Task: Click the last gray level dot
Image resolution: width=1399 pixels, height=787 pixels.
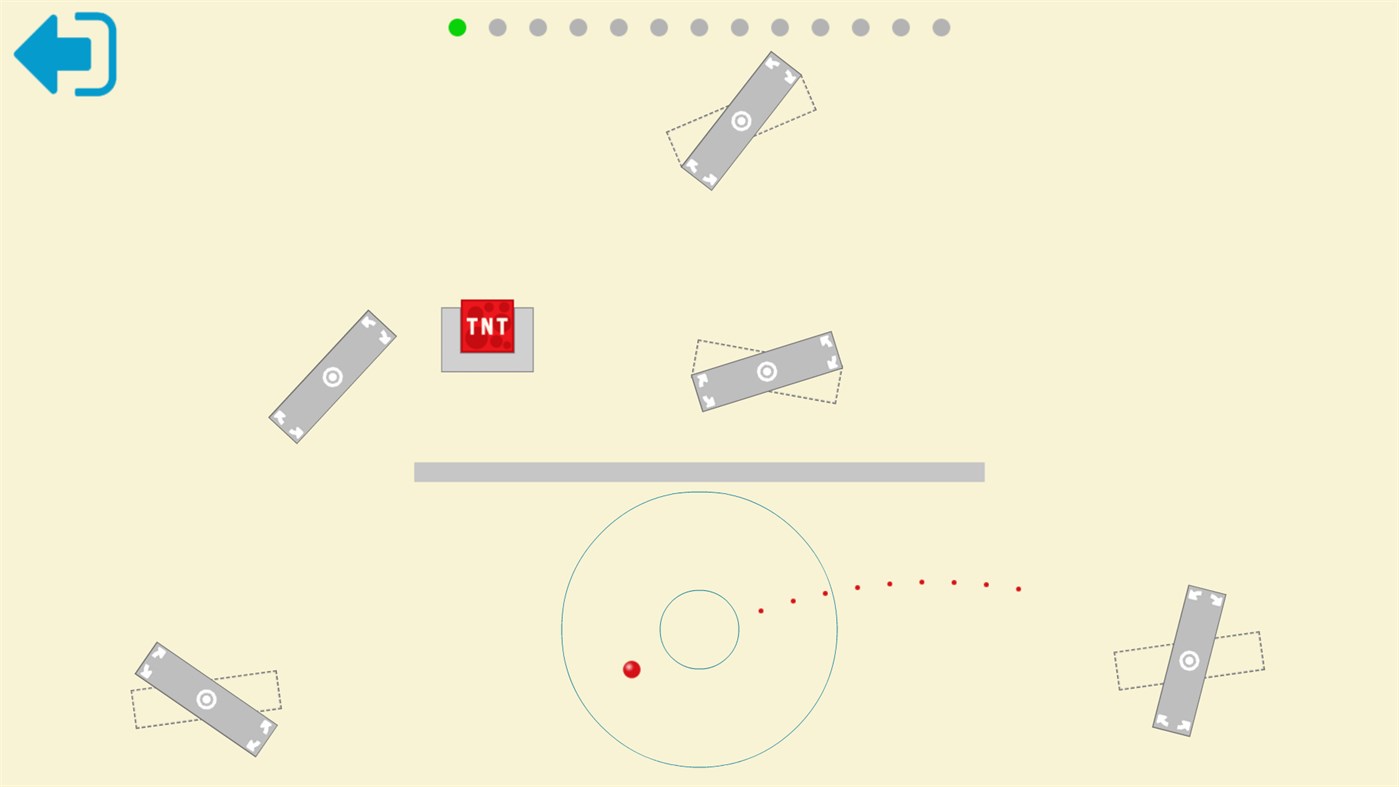Action: [939, 27]
